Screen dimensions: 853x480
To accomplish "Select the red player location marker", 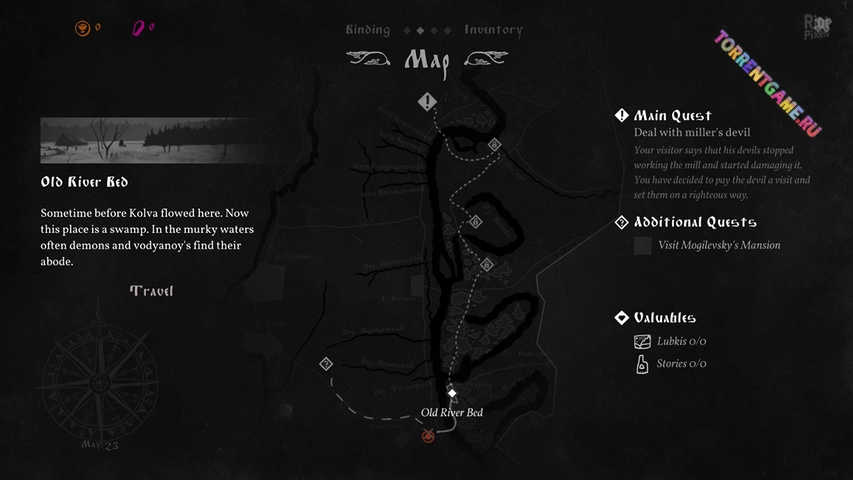I will click(429, 435).
